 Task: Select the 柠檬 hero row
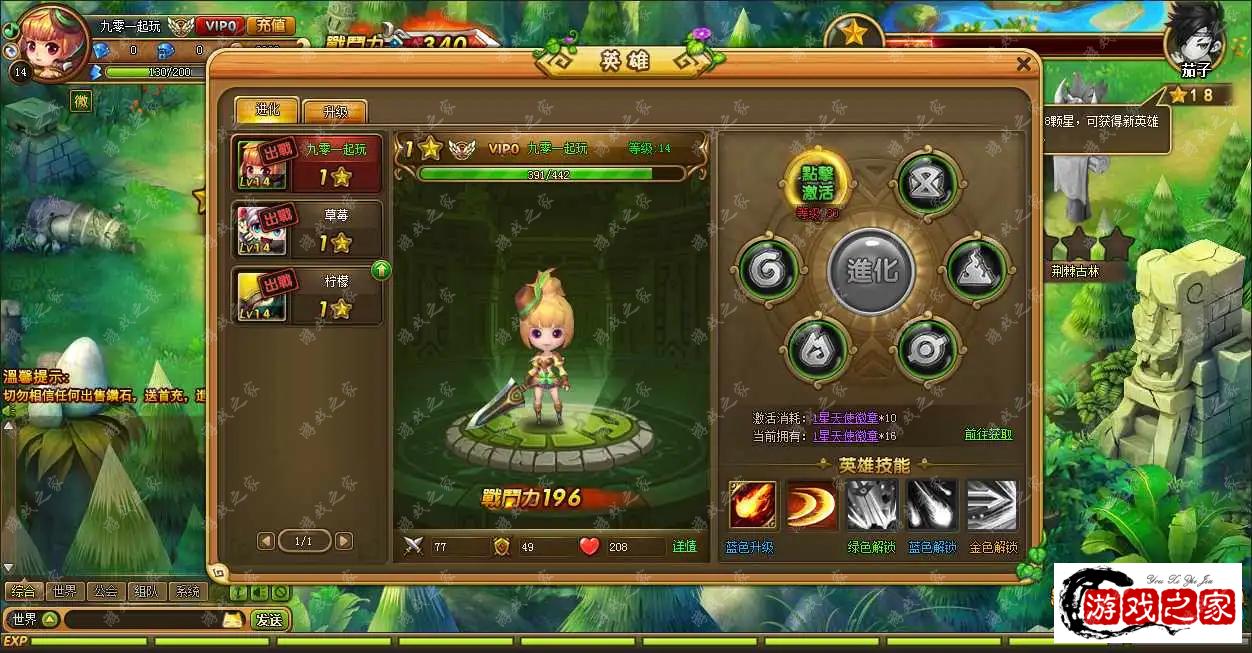[x=307, y=295]
